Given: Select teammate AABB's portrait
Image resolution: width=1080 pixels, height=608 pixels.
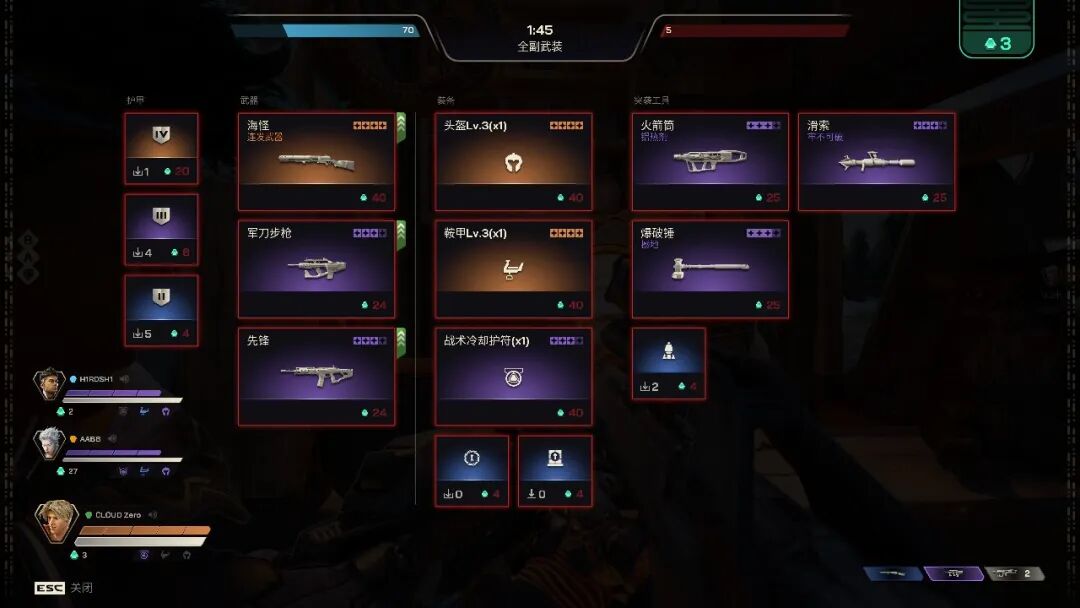Looking at the screenshot, I should (48, 443).
